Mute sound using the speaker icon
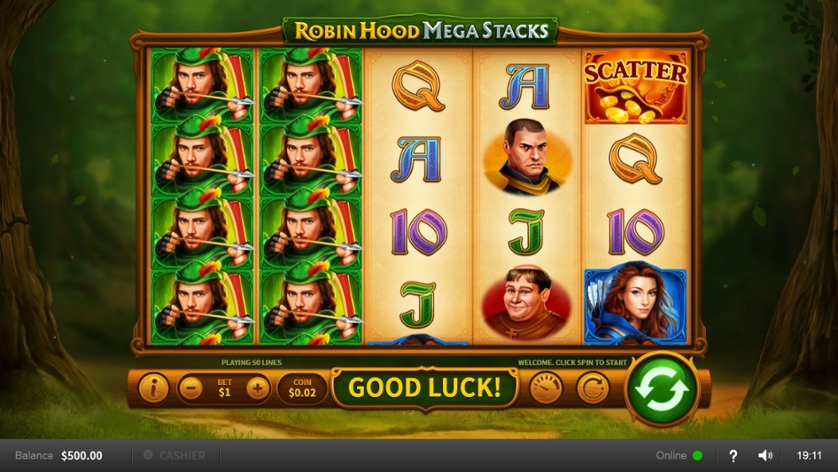838x472 pixels. [x=765, y=456]
